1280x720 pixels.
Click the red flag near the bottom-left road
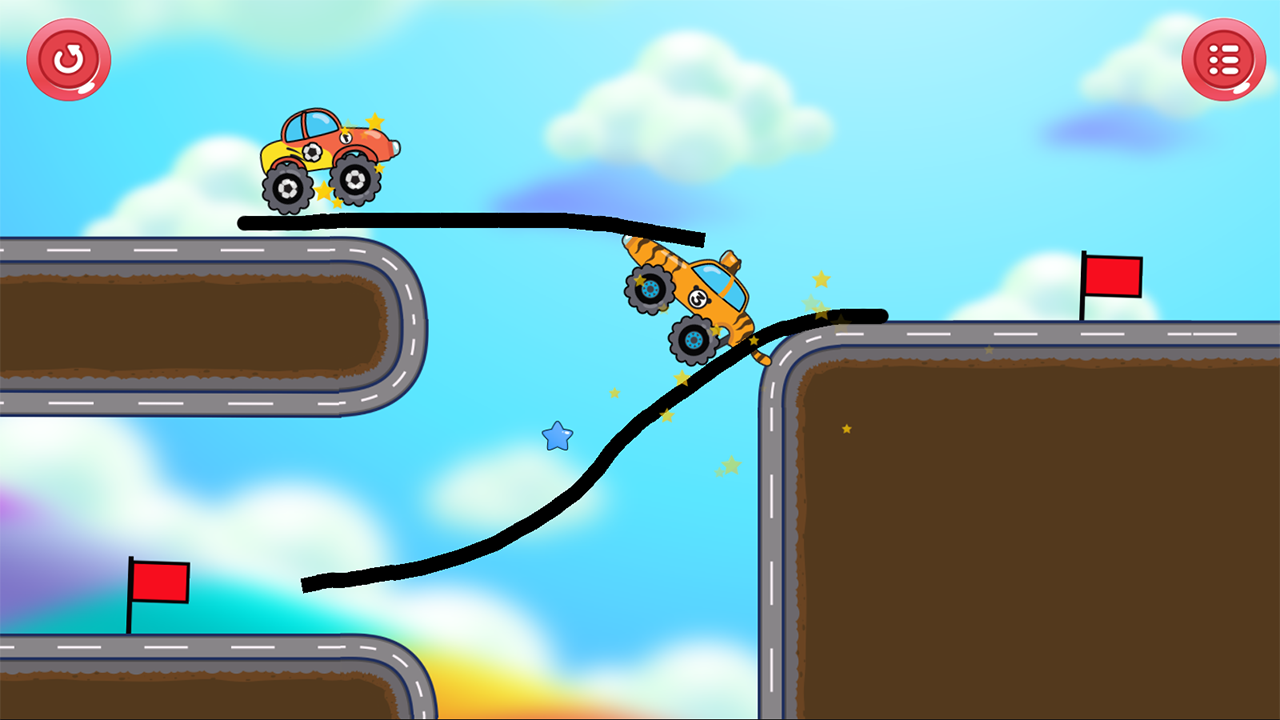click(160, 583)
